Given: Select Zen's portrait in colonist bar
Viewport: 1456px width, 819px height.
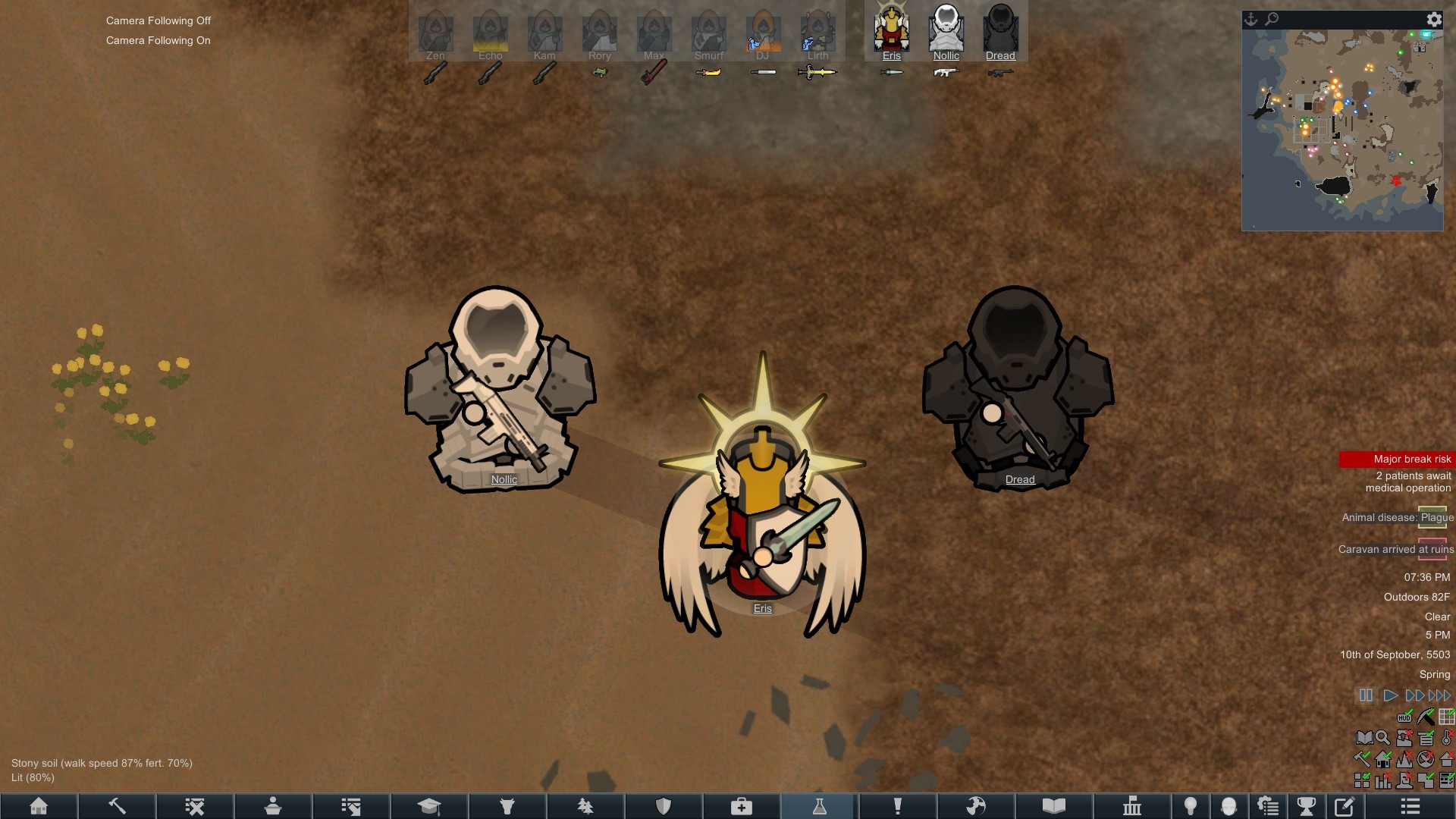Looking at the screenshot, I should pyautogui.click(x=435, y=32).
